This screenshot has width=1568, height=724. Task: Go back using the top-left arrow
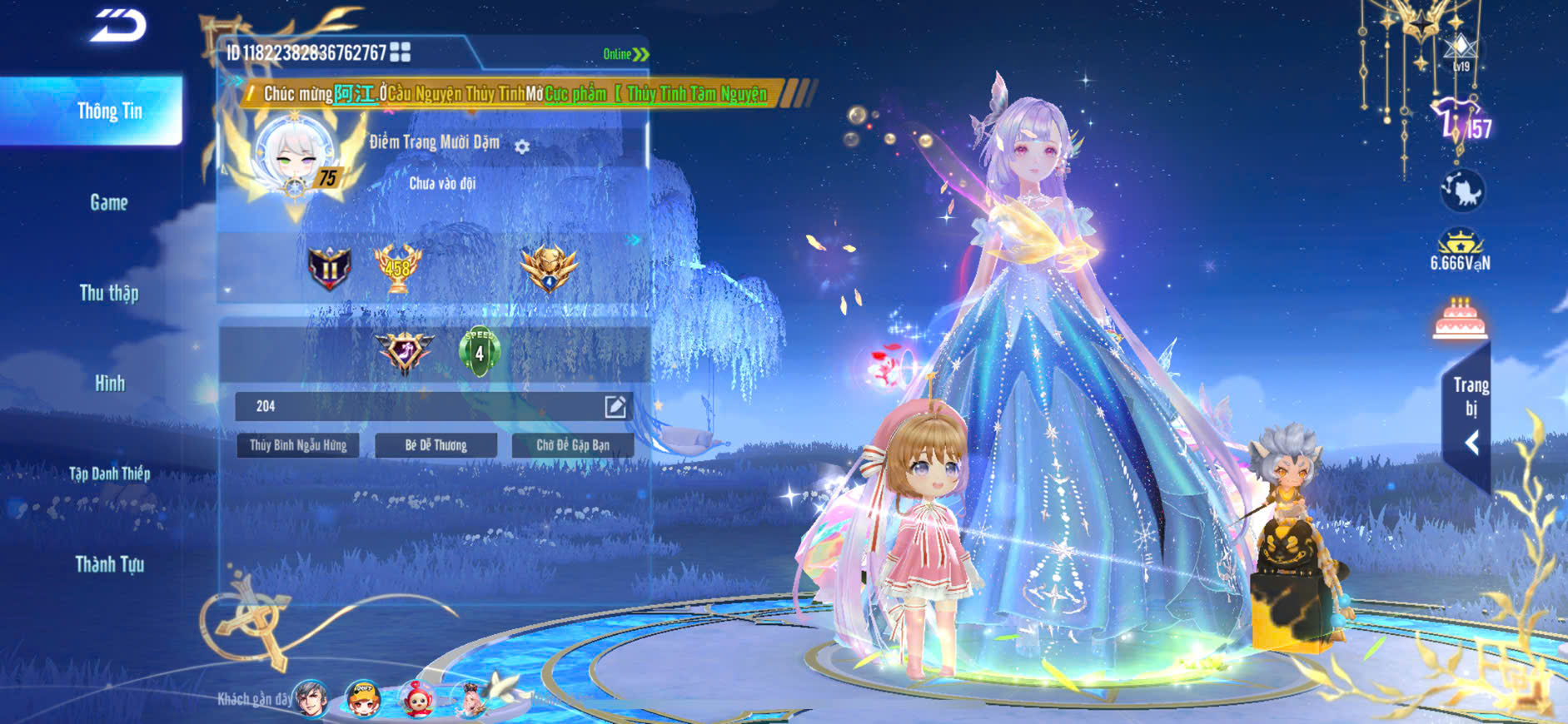tap(118, 26)
